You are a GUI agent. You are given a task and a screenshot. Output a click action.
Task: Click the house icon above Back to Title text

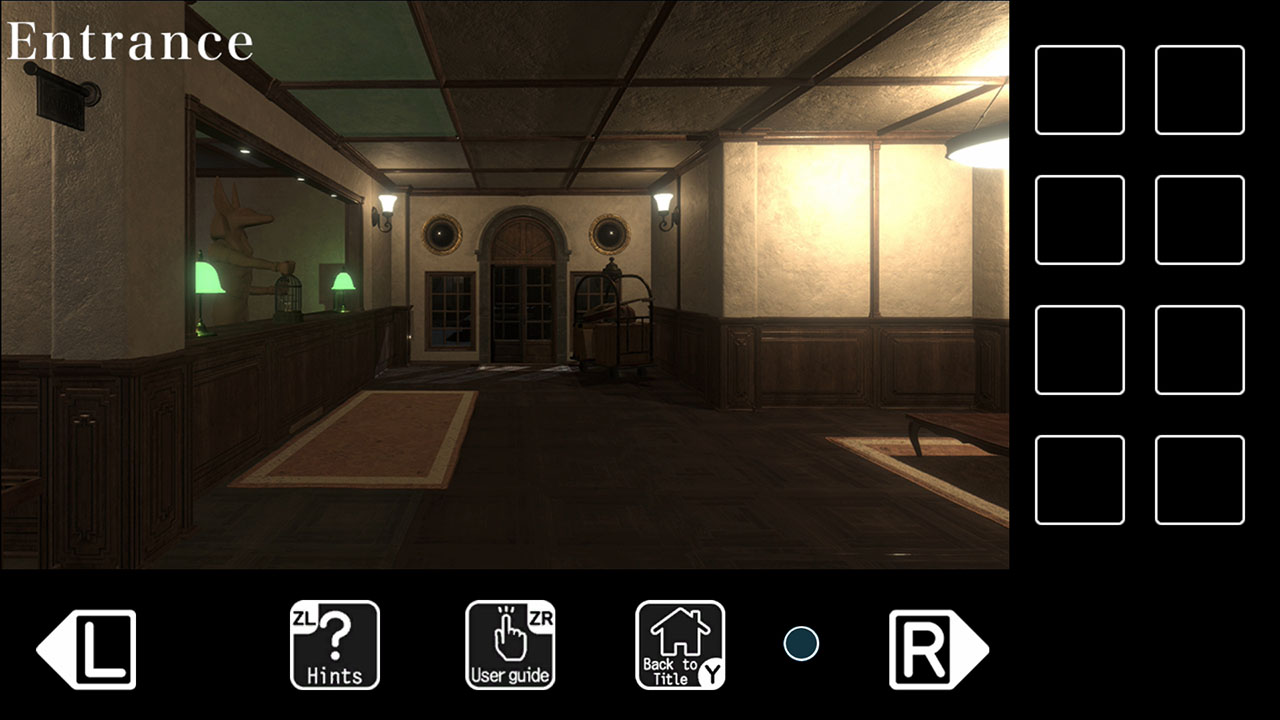680,630
